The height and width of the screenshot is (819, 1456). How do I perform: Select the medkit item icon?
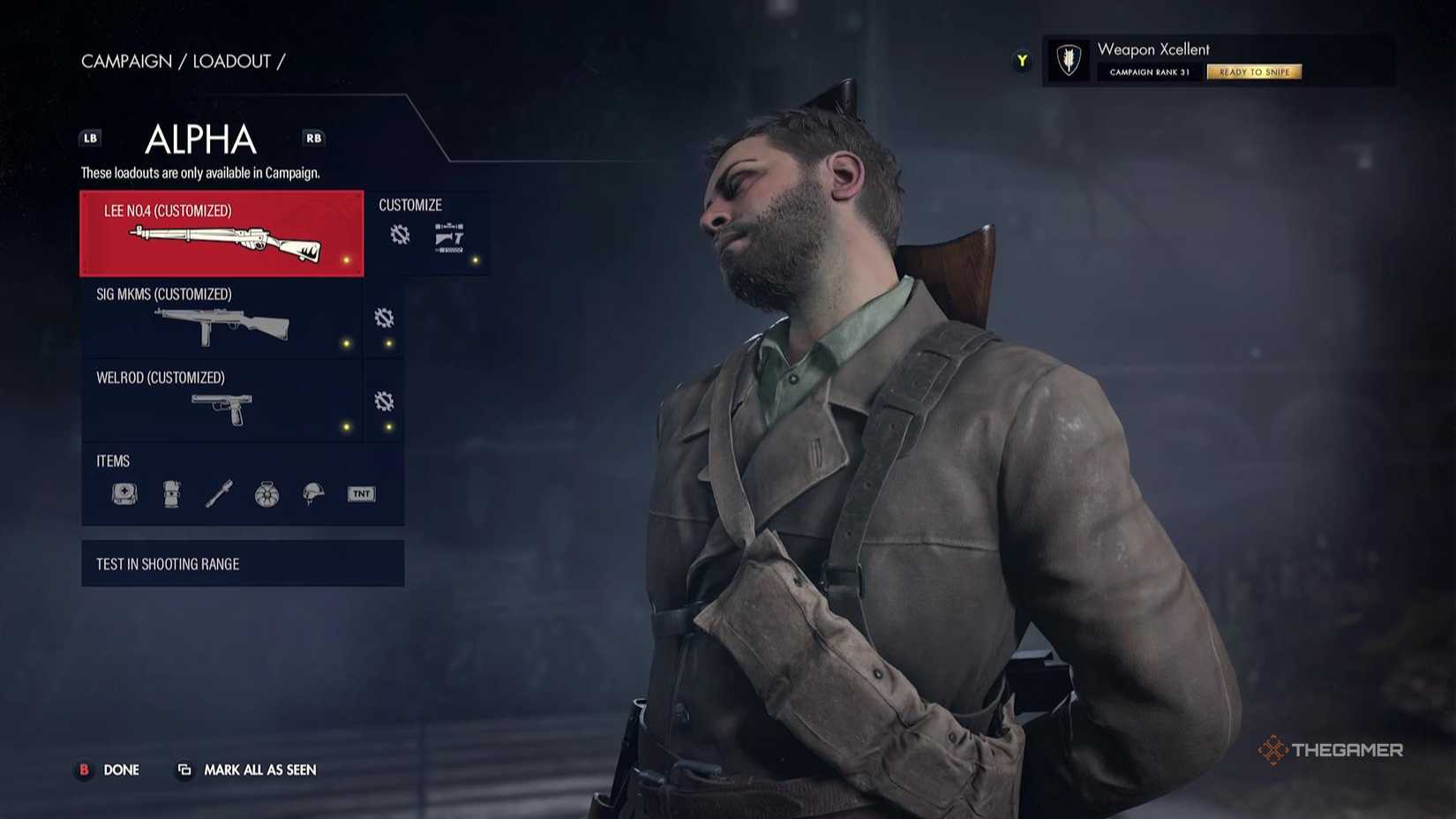point(124,494)
